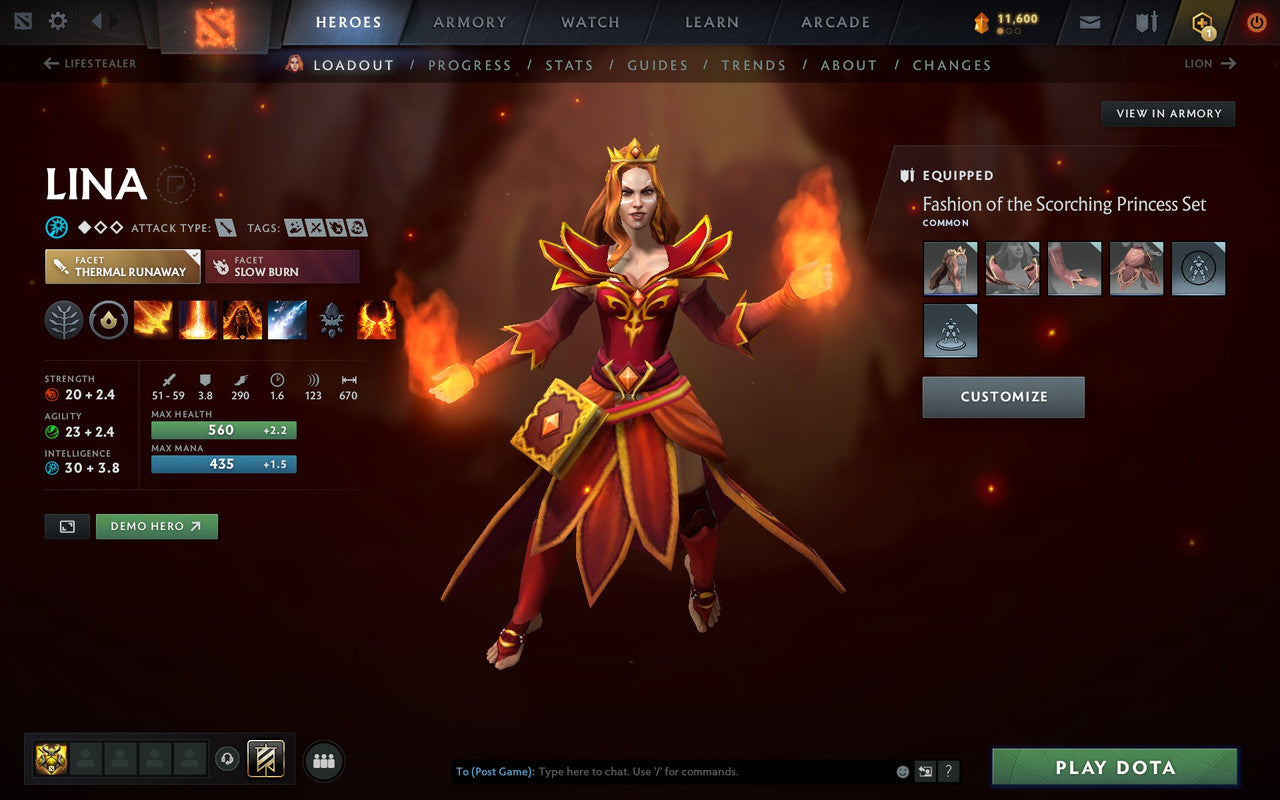The image size is (1280, 800).
Task: Toggle the expand loadout view icon
Action: point(67,526)
